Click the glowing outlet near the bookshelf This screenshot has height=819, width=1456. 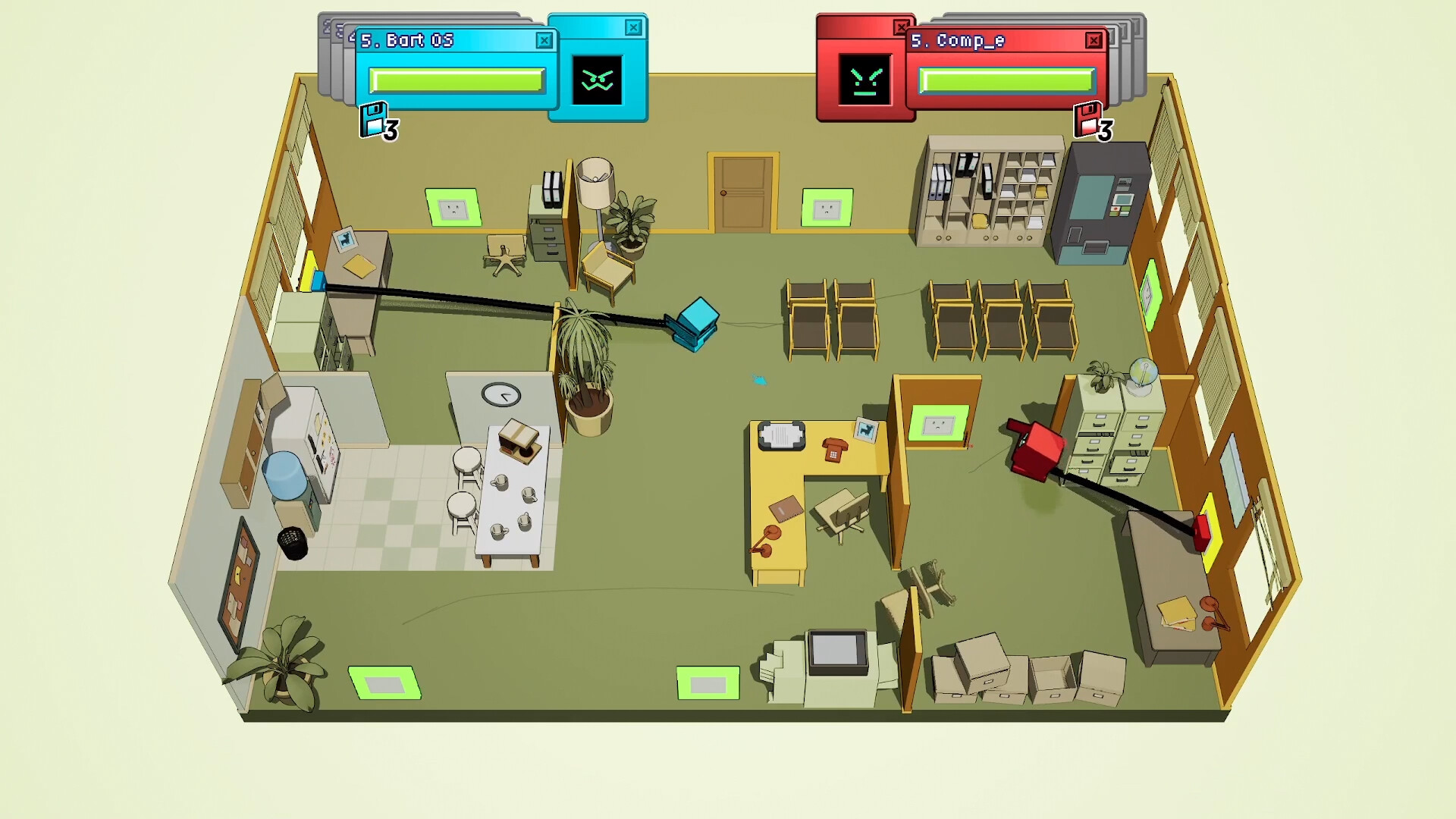pos(451,206)
